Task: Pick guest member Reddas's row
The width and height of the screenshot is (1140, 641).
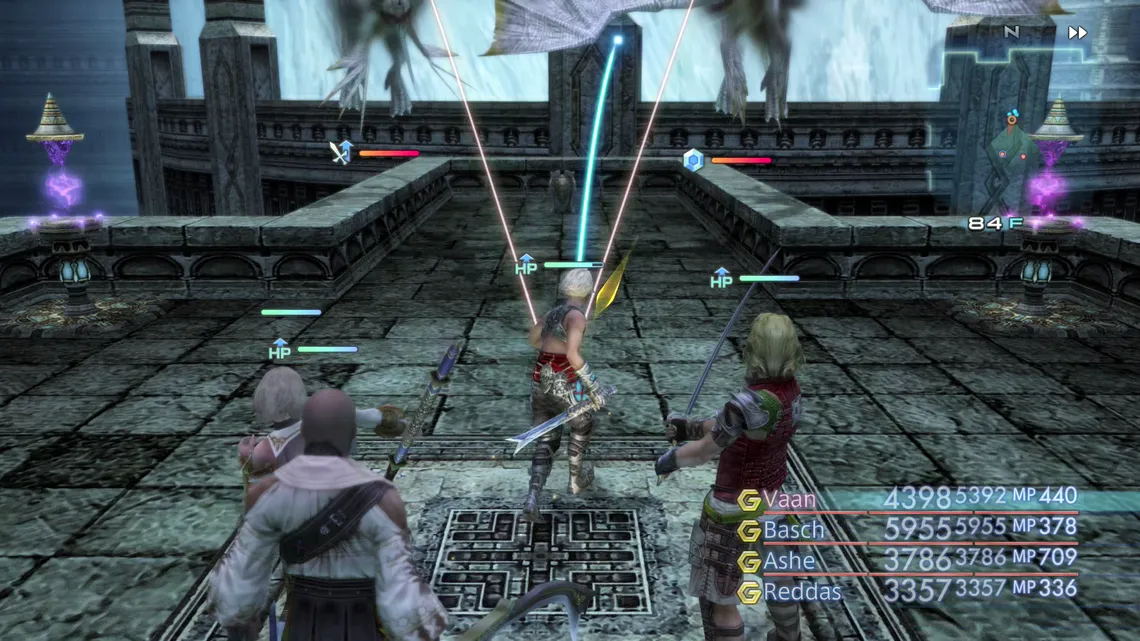Action: click(802, 592)
